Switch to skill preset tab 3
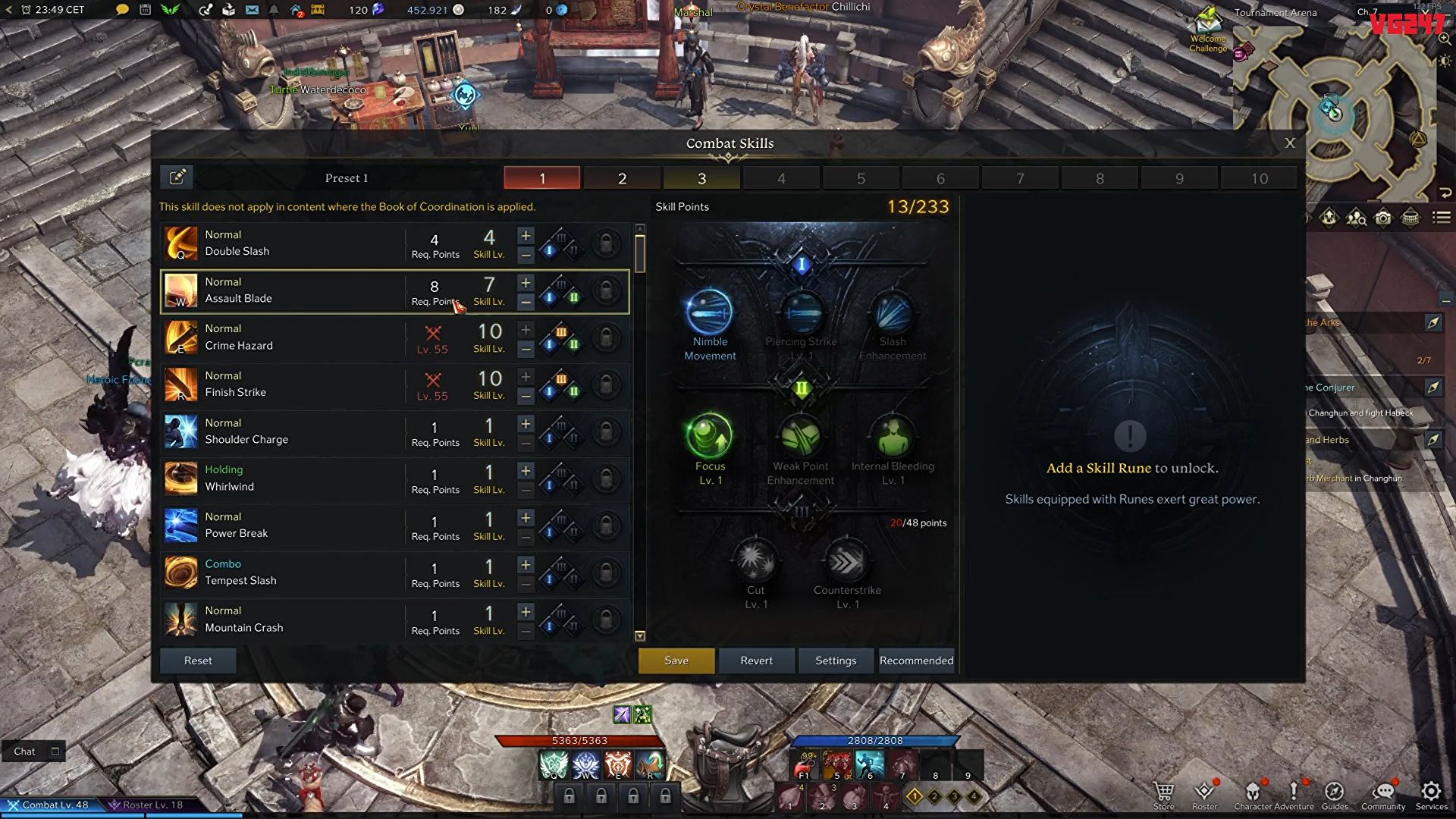Viewport: 1456px width, 819px height. (701, 178)
